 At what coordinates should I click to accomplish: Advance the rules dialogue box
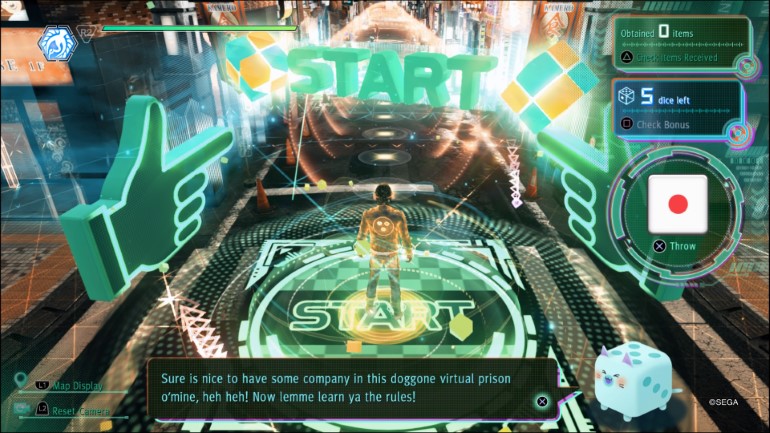coord(541,401)
